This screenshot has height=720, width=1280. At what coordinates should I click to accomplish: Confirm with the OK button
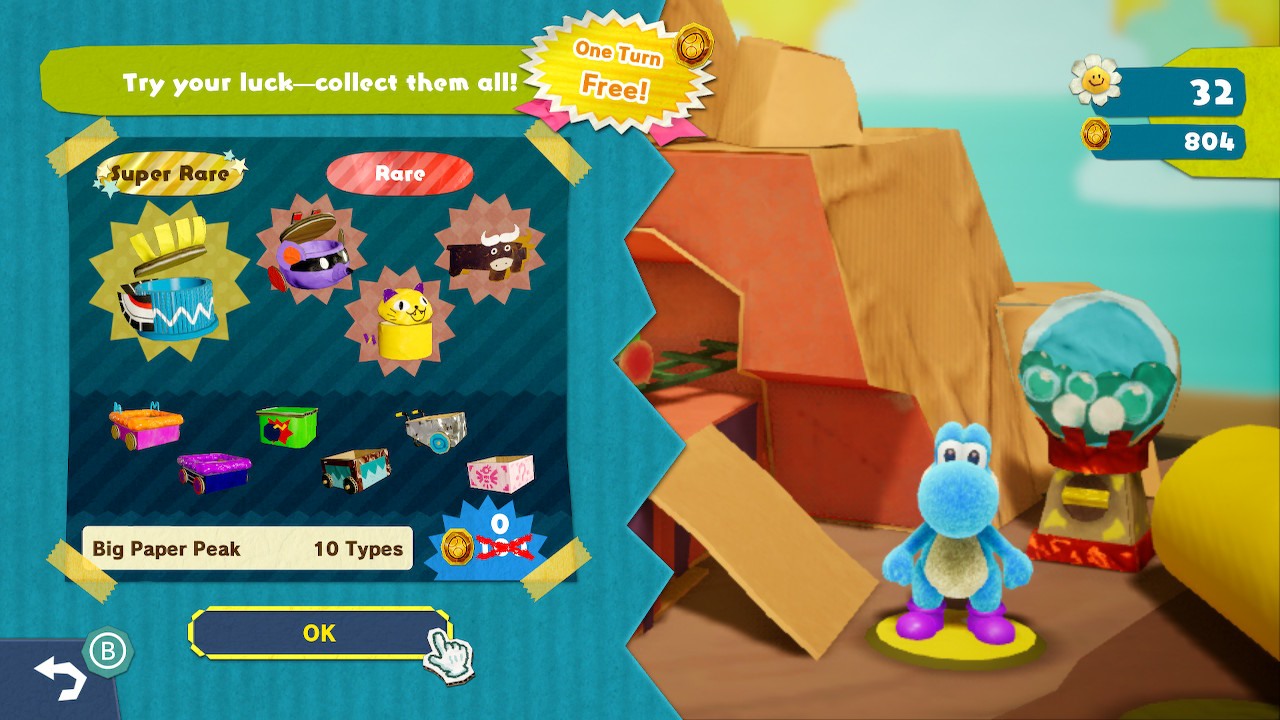click(x=319, y=633)
